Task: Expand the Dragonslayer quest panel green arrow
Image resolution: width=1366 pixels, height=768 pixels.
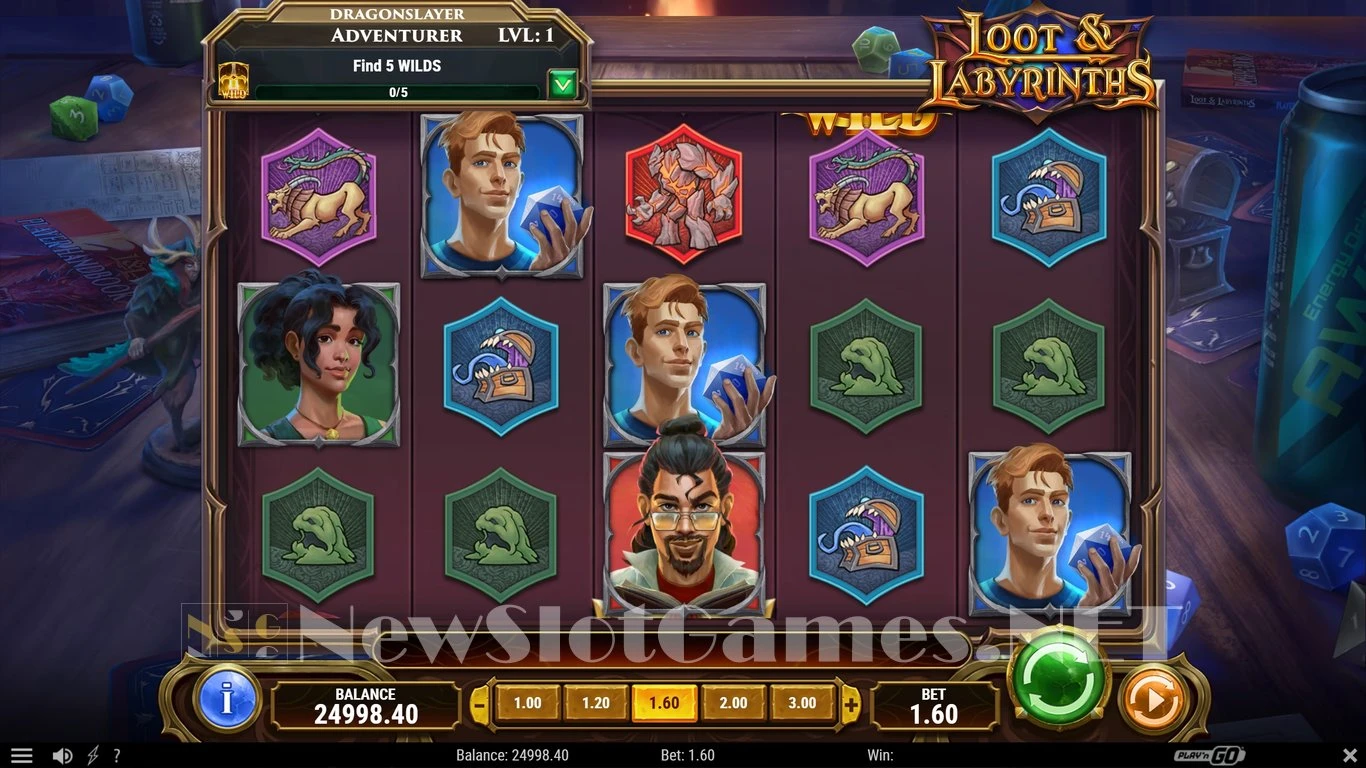Action: pyautogui.click(x=563, y=85)
